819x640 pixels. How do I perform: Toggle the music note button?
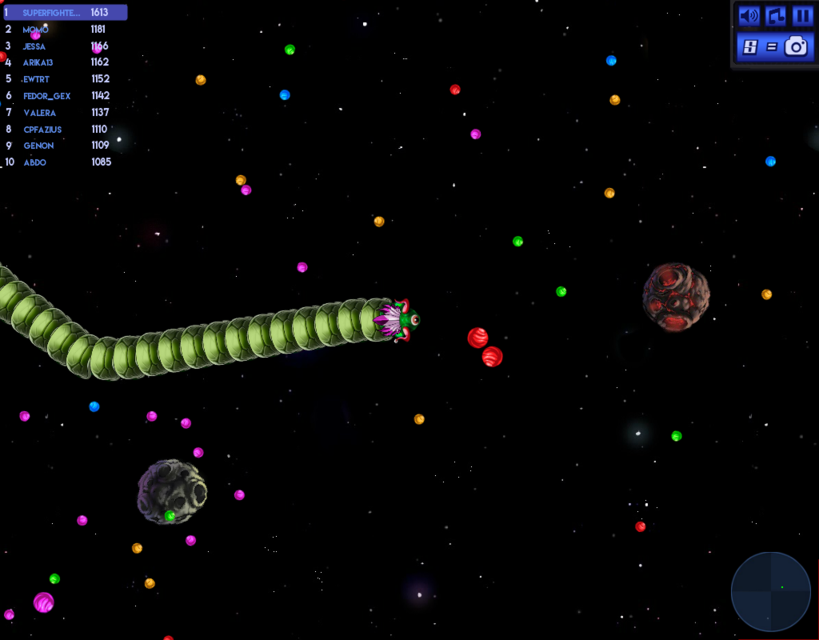click(x=776, y=16)
